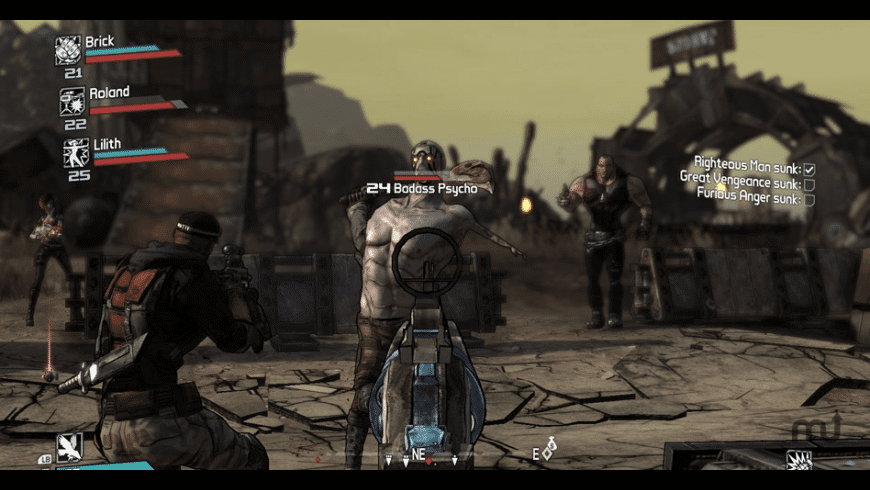Screen dimensions: 870x490
Task: Click the Righteous Man sunk objective checkbox
Action: (x=809, y=169)
